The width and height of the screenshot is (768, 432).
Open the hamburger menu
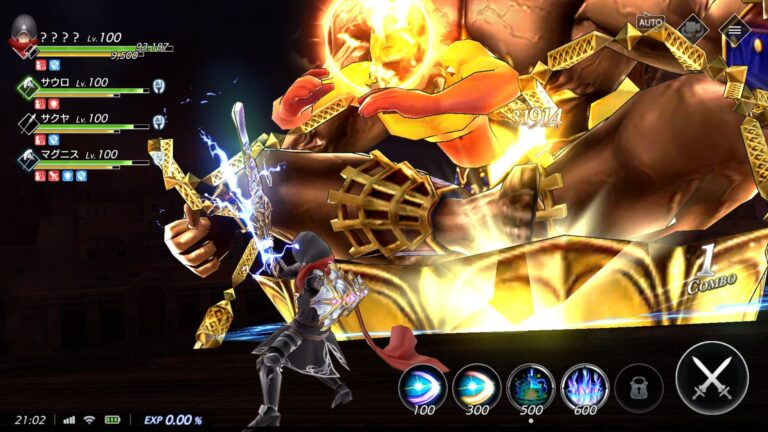point(734,28)
